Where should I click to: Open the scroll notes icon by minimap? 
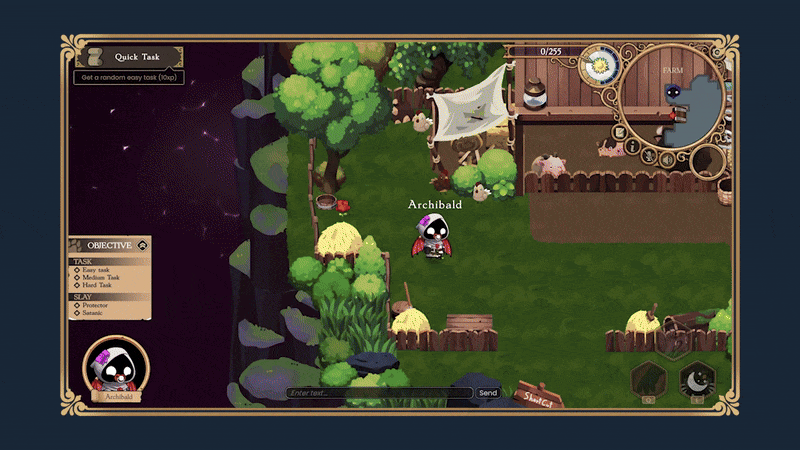pos(620,132)
